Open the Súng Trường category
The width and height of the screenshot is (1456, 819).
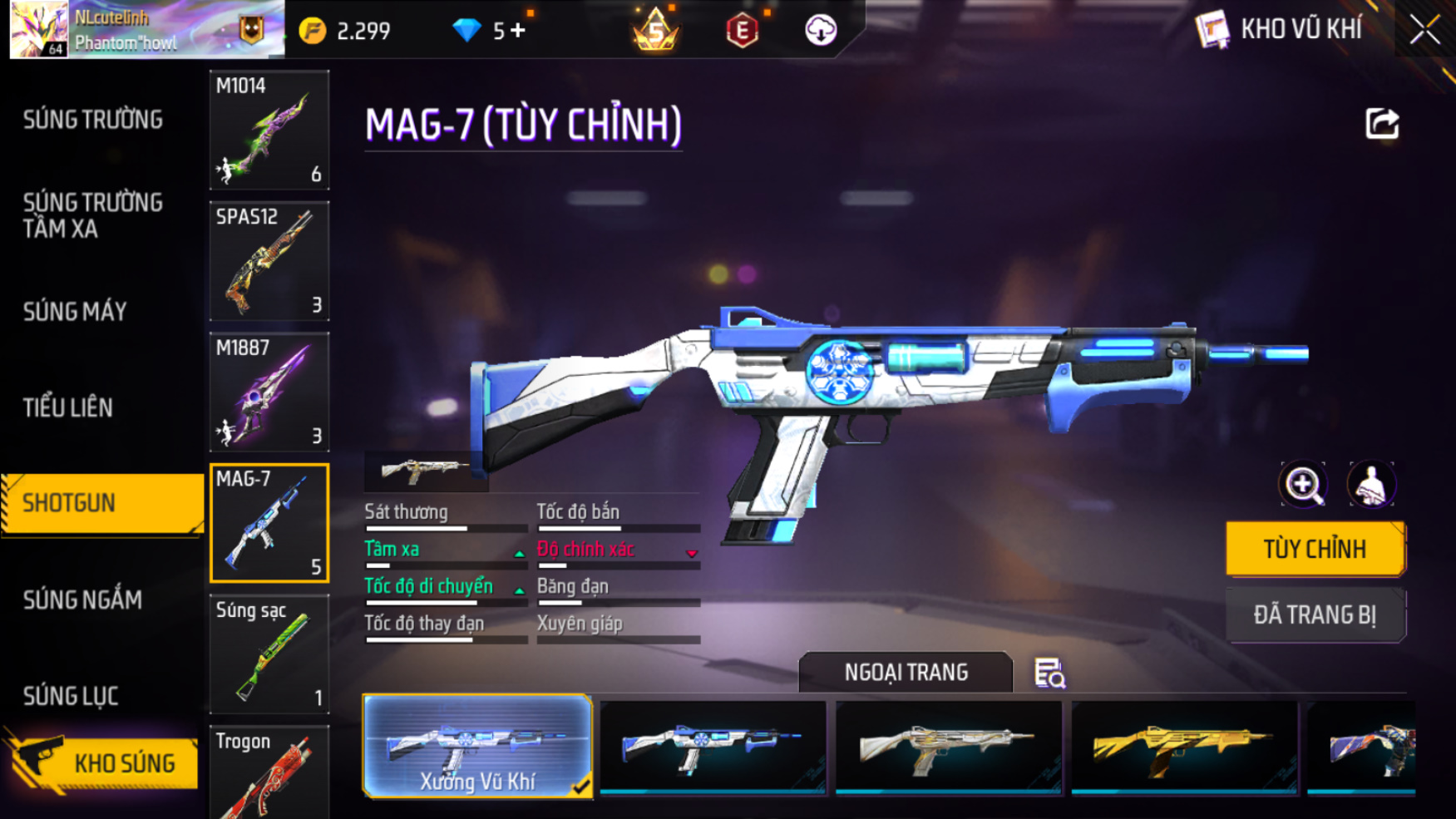pyautogui.click(x=93, y=120)
